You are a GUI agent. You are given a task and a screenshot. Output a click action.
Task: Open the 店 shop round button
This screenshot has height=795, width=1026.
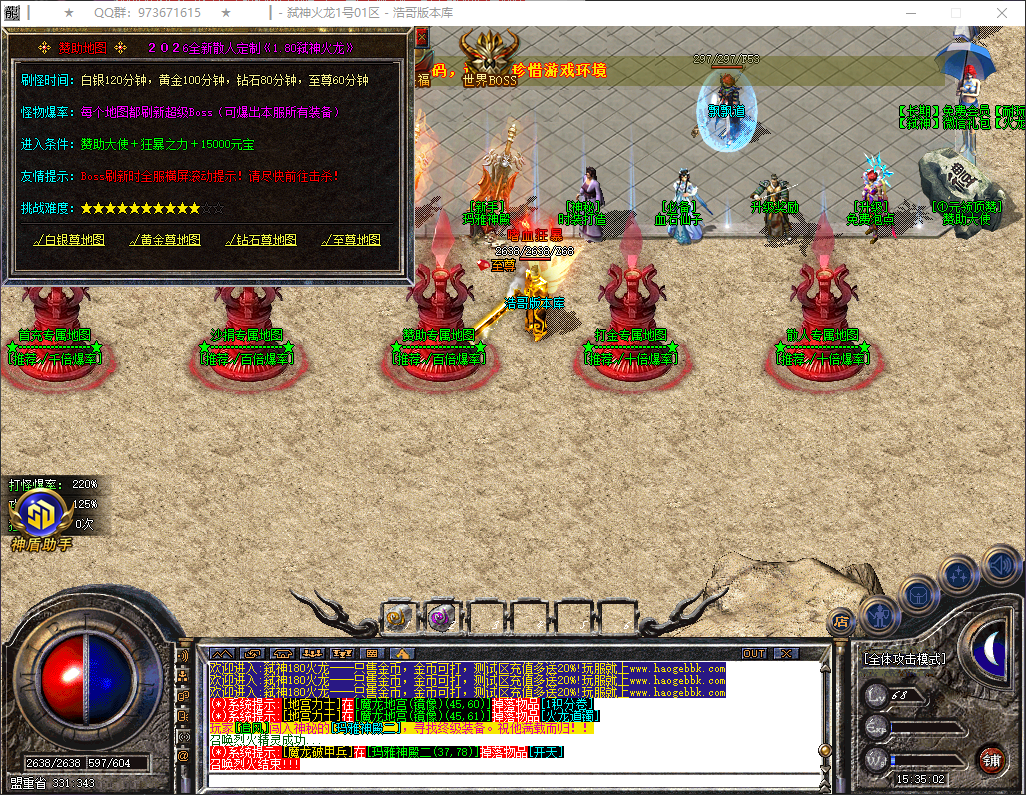pyautogui.click(x=841, y=620)
